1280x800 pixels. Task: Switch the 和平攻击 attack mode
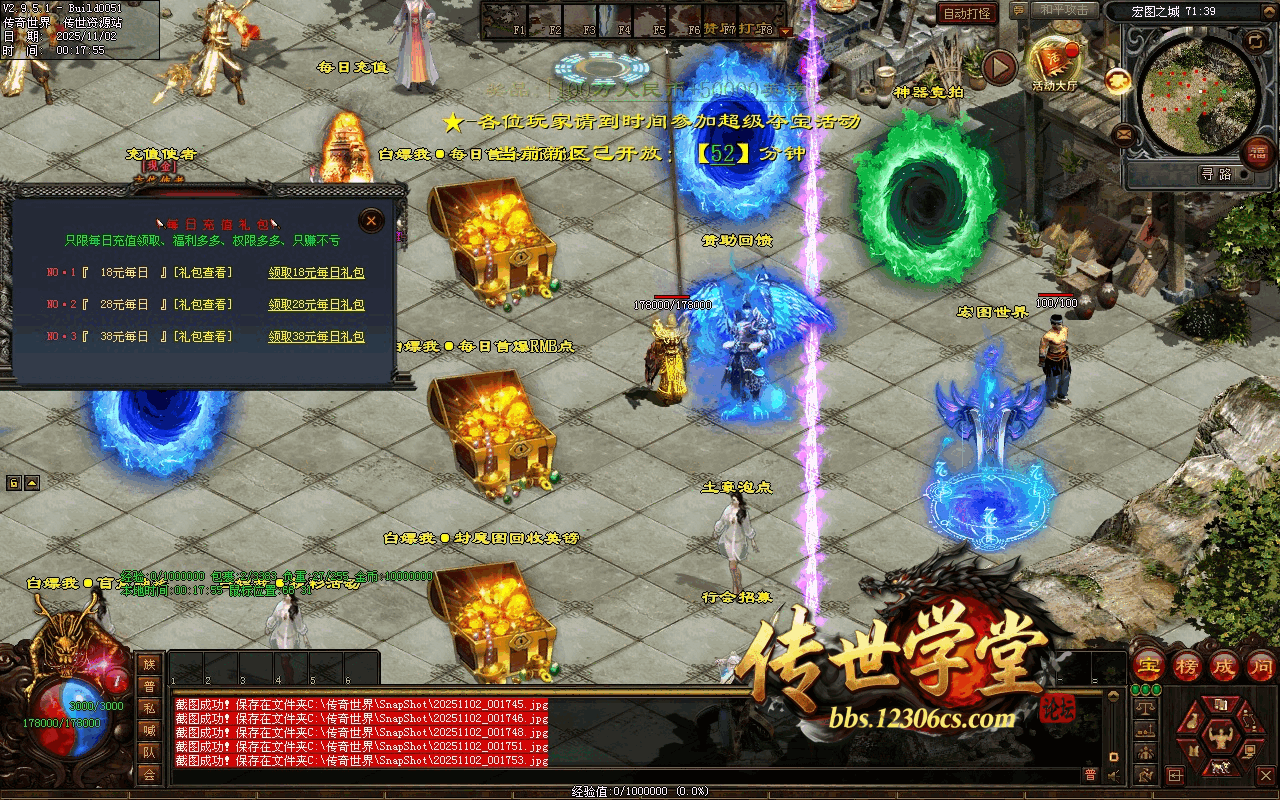(1066, 10)
